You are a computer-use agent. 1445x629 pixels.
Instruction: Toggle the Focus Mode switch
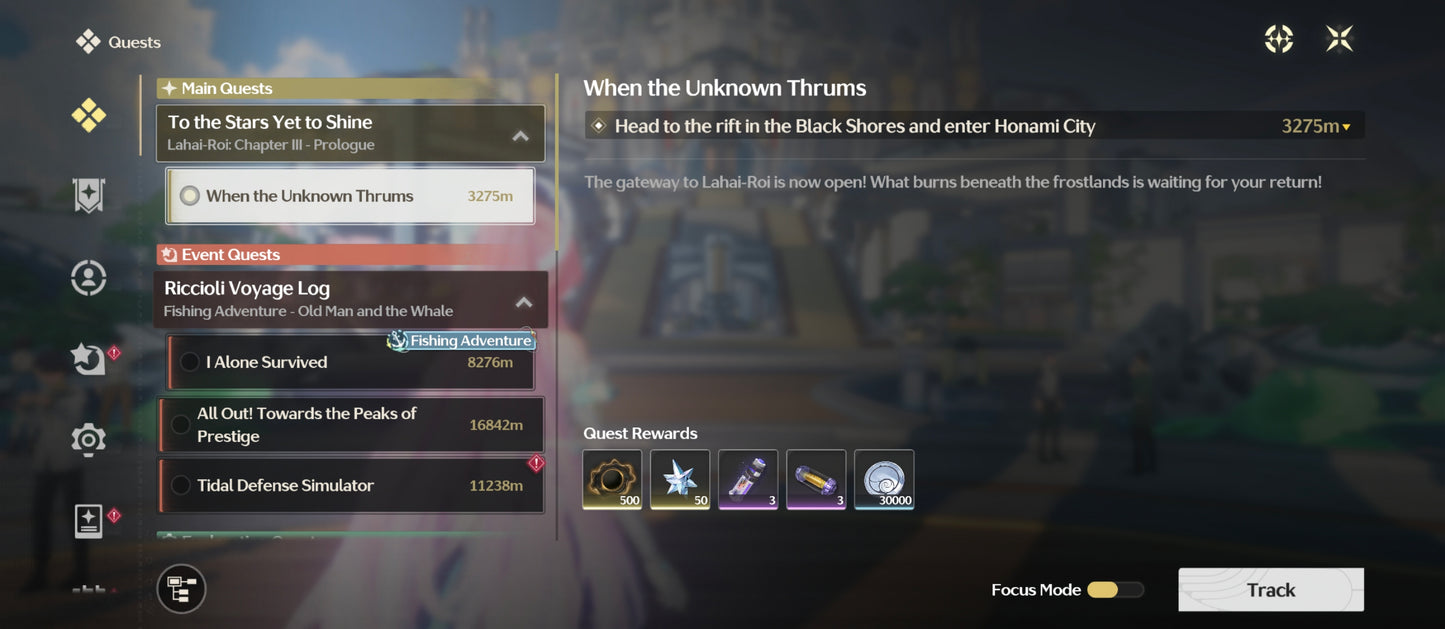click(1114, 590)
